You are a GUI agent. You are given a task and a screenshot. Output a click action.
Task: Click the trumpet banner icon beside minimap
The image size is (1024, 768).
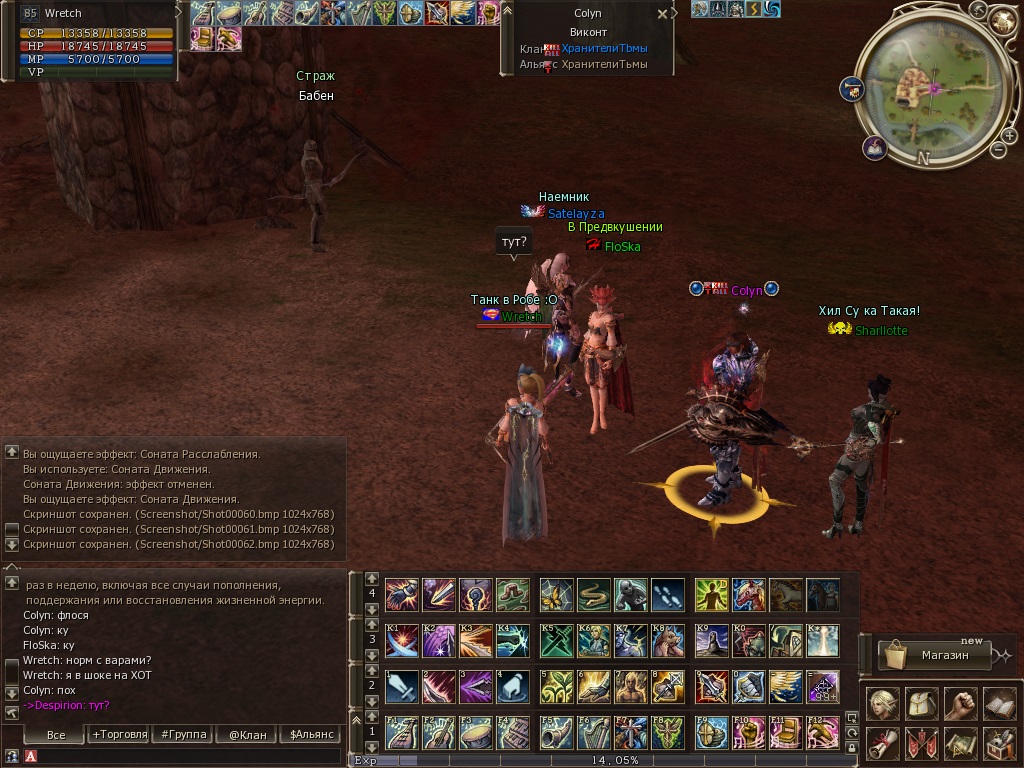[852, 88]
